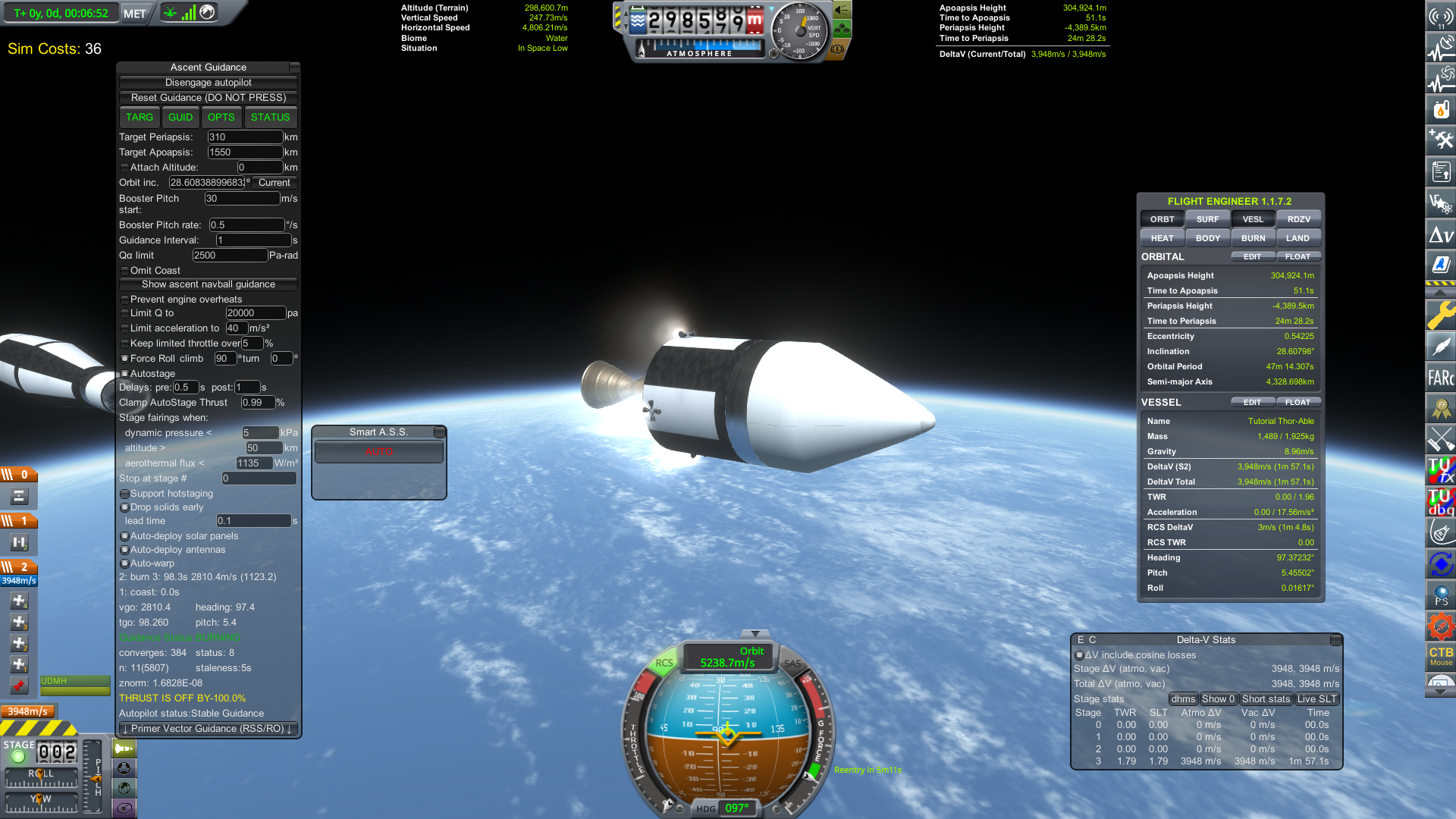Select the BURN tab in Flight Engineer

coord(1253,238)
